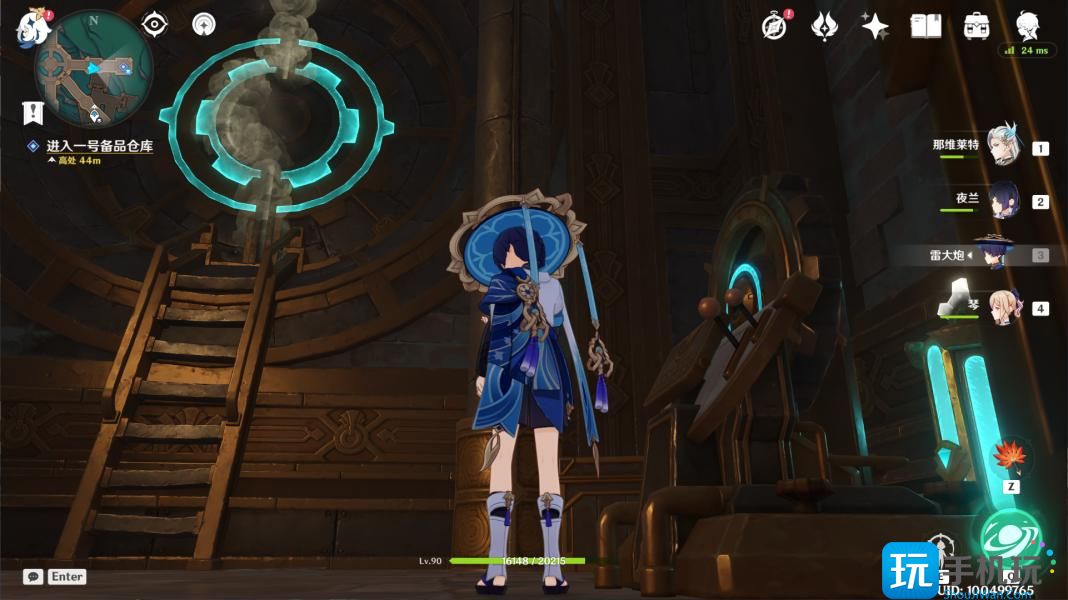Open the backpack inventory icon

pyautogui.click(x=976, y=26)
